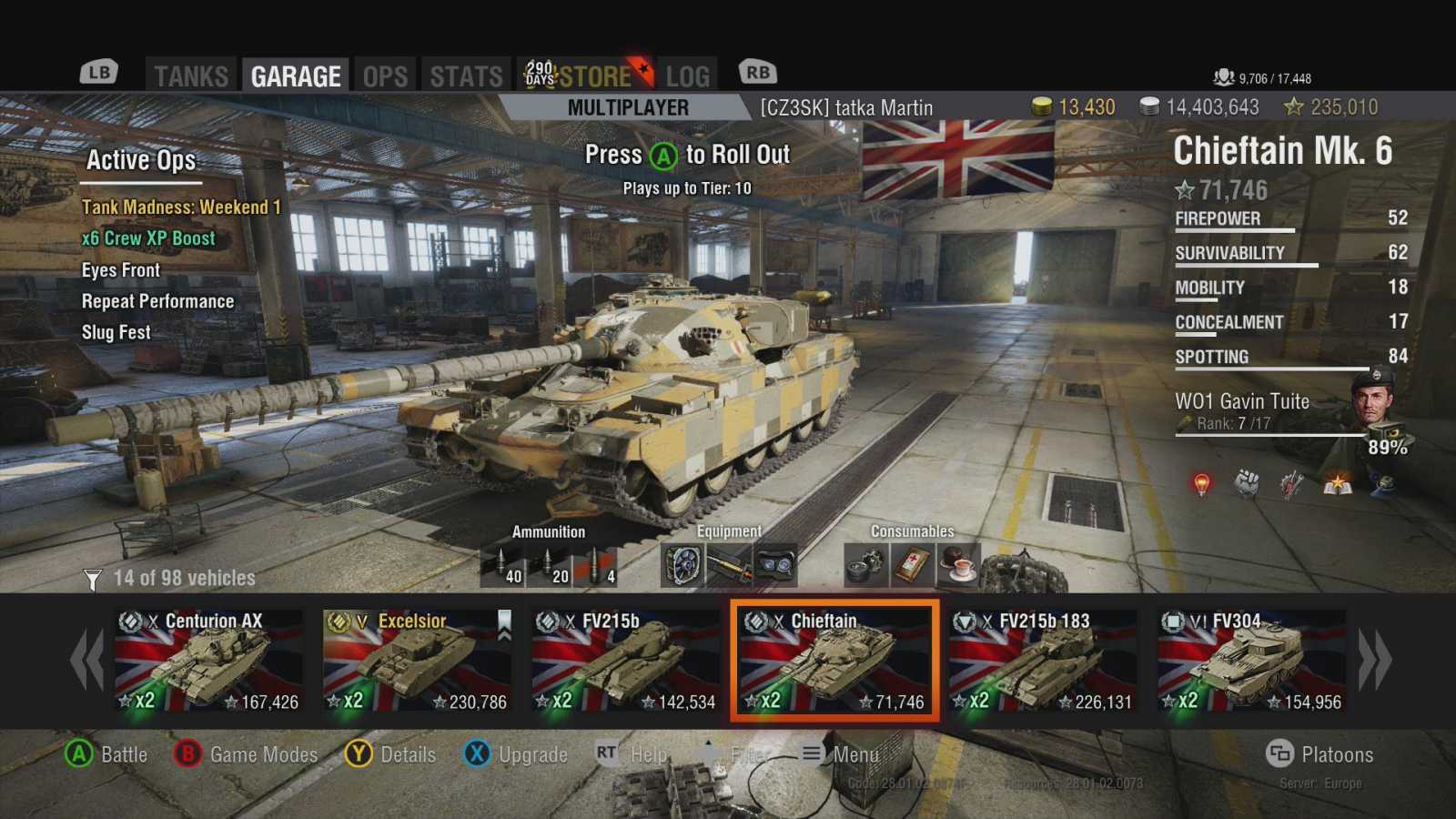Select the x6 Crew XP Boost op

148,238
